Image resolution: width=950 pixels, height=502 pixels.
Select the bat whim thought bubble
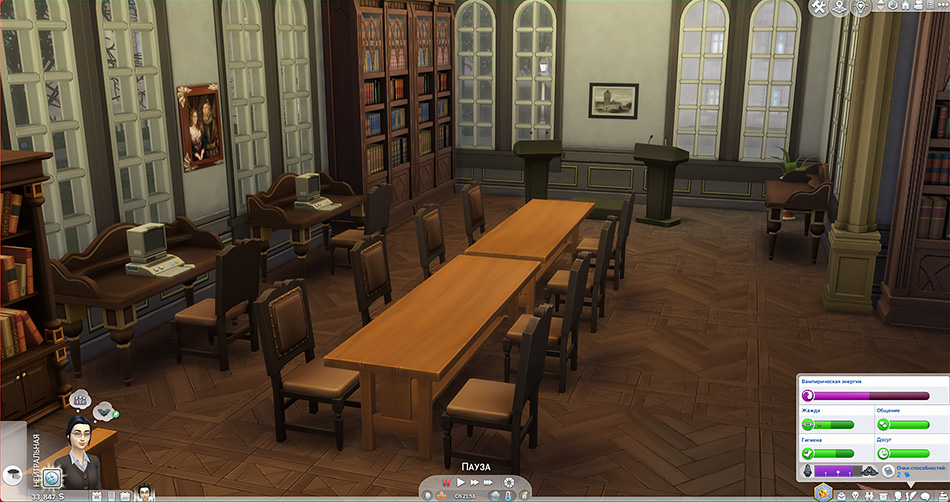point(103,410)
